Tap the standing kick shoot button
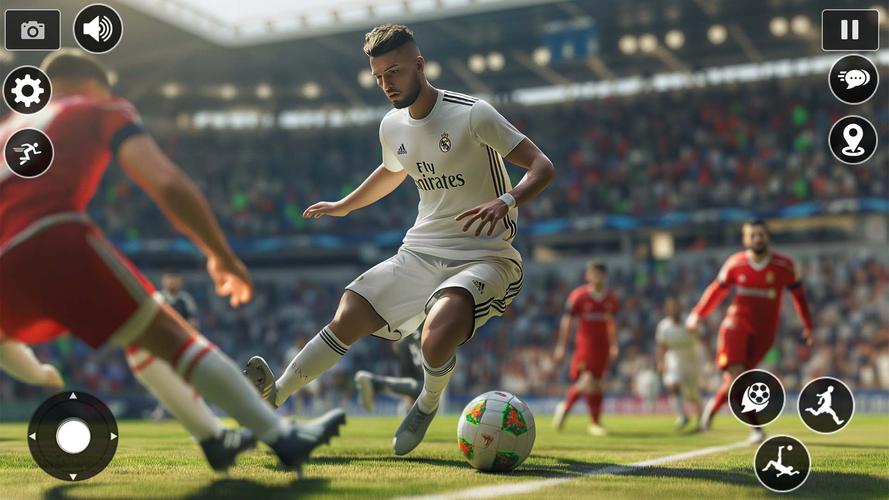Viewport: 889px width, 500px height. (826, 405)
